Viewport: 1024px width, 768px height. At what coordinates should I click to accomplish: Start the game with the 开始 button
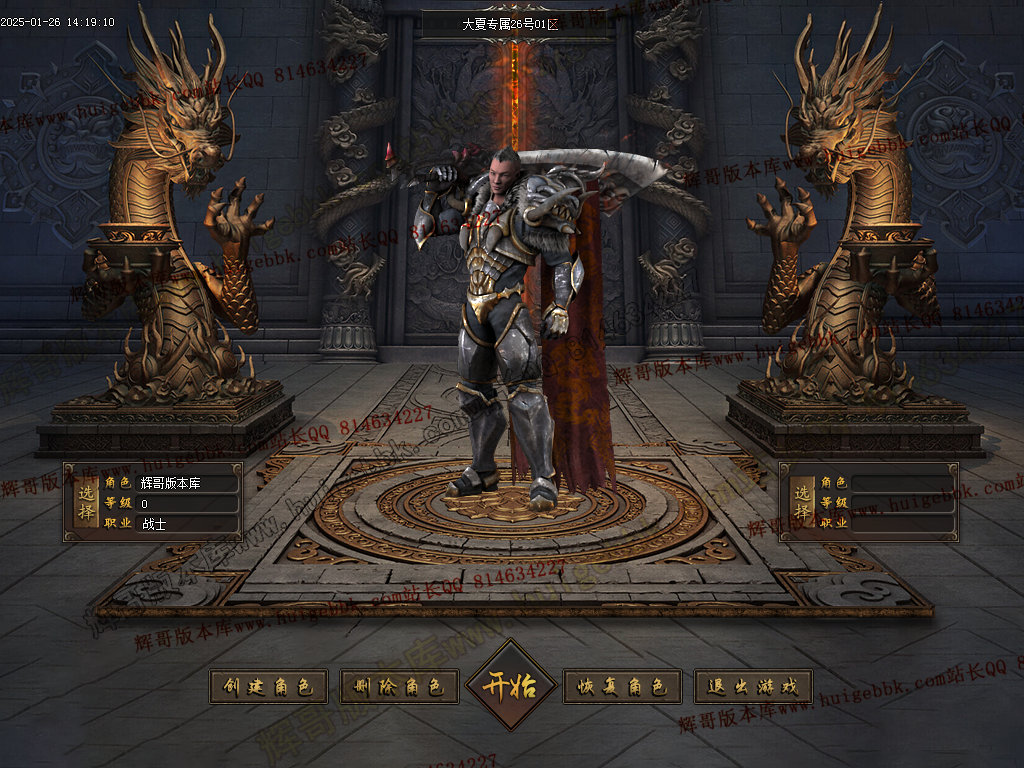point(511,686)
